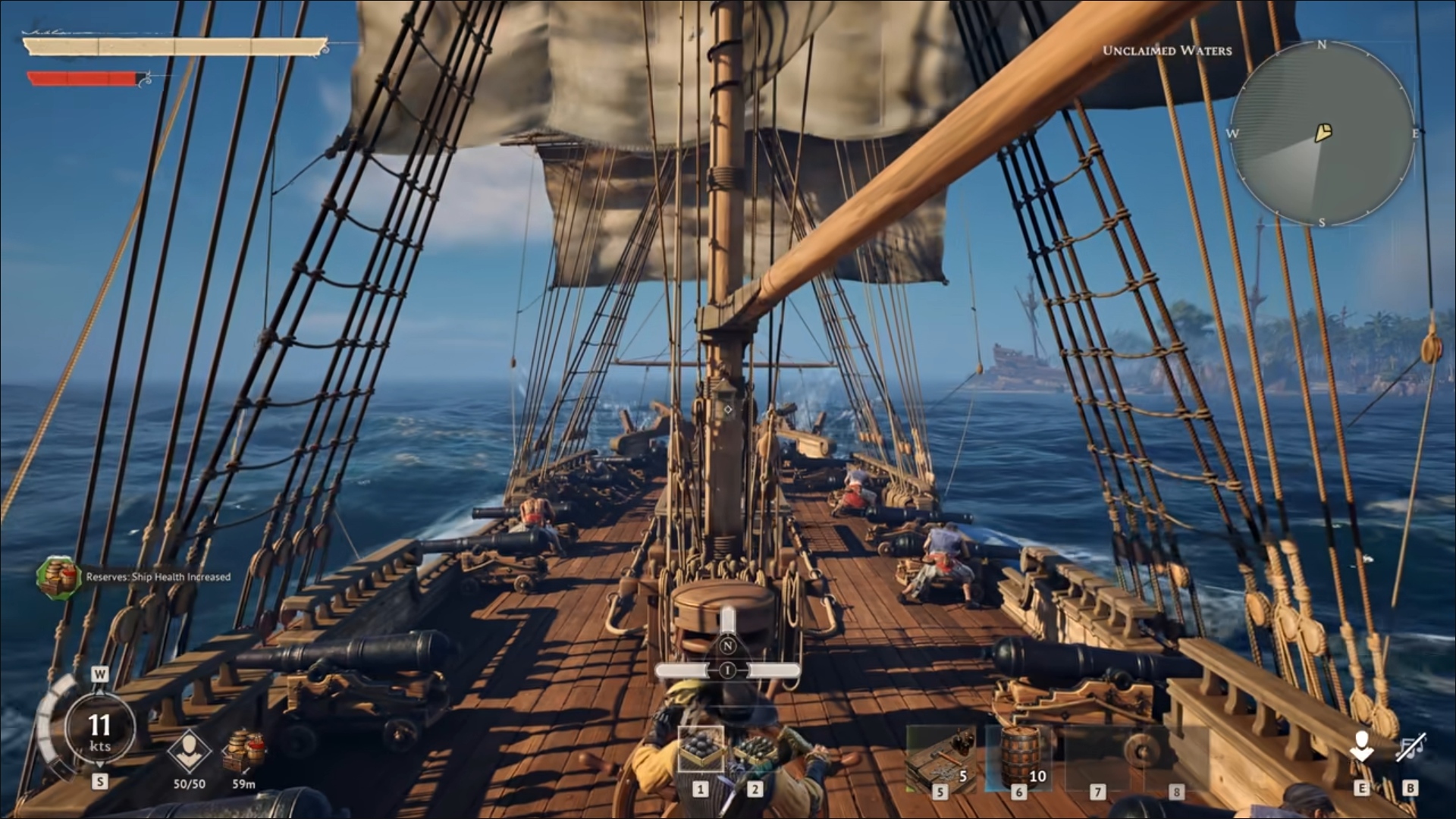Click the circular compass minimap
The image size is (1456, 819).
[x=1322, y=133]
